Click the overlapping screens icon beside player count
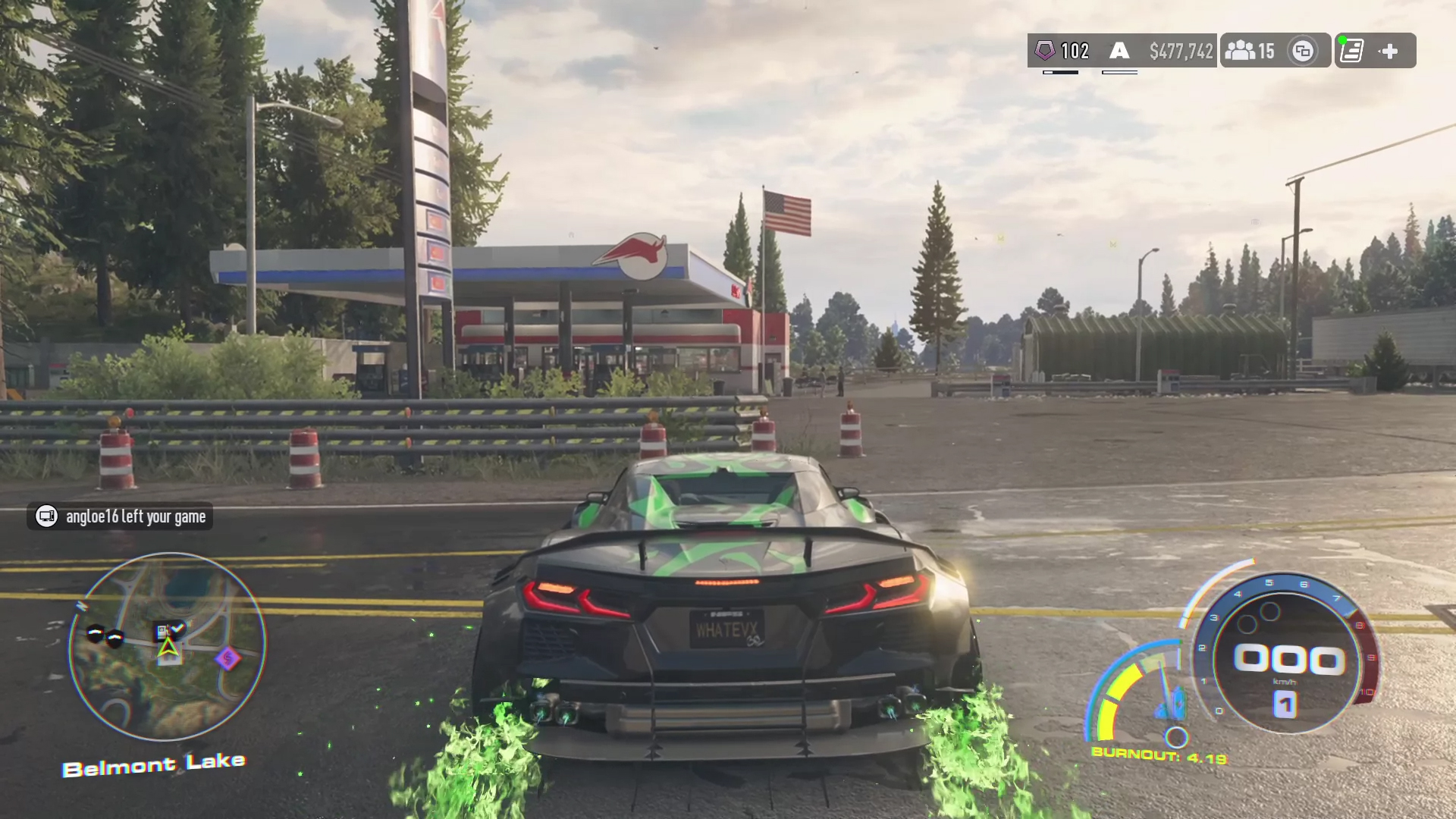Viewport: 1456px width, 819px height. coord(1303,51)
